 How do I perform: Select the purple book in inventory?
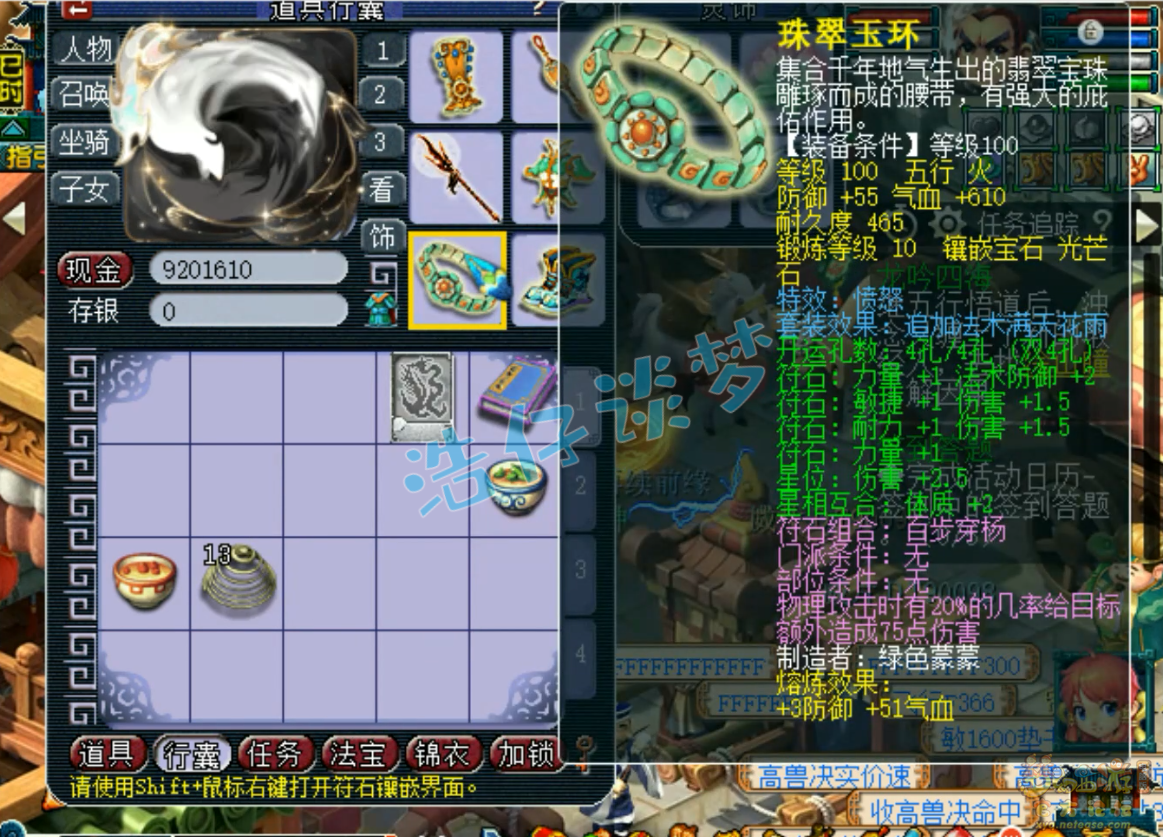(516, 392)
